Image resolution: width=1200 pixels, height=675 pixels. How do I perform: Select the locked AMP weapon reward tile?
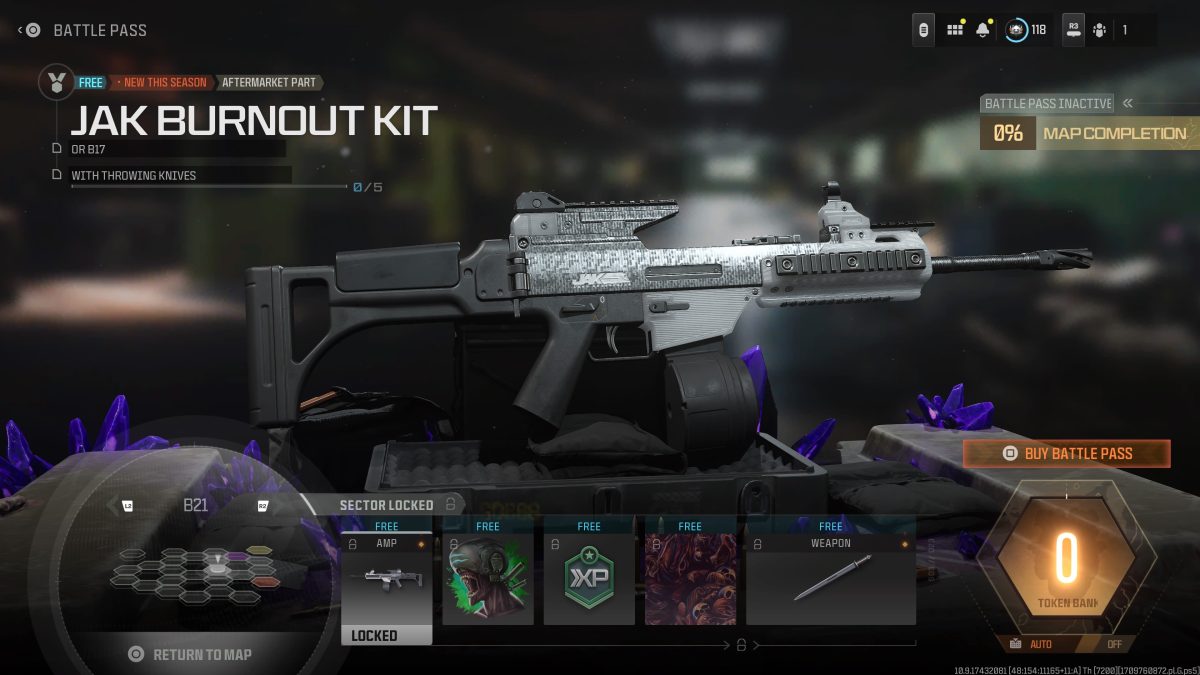[x=387, y=579]
